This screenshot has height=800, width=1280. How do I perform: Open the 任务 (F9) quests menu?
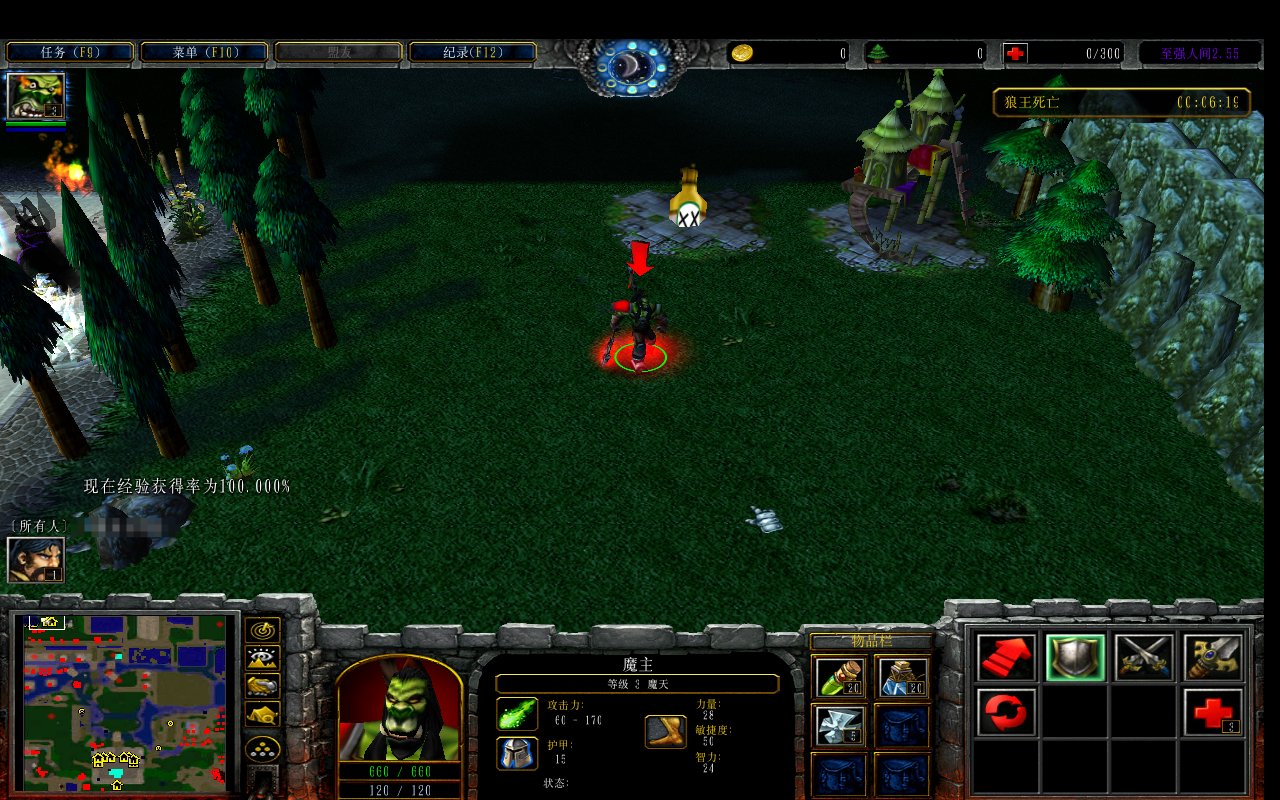pyautogui.click(x=70, y=52)
